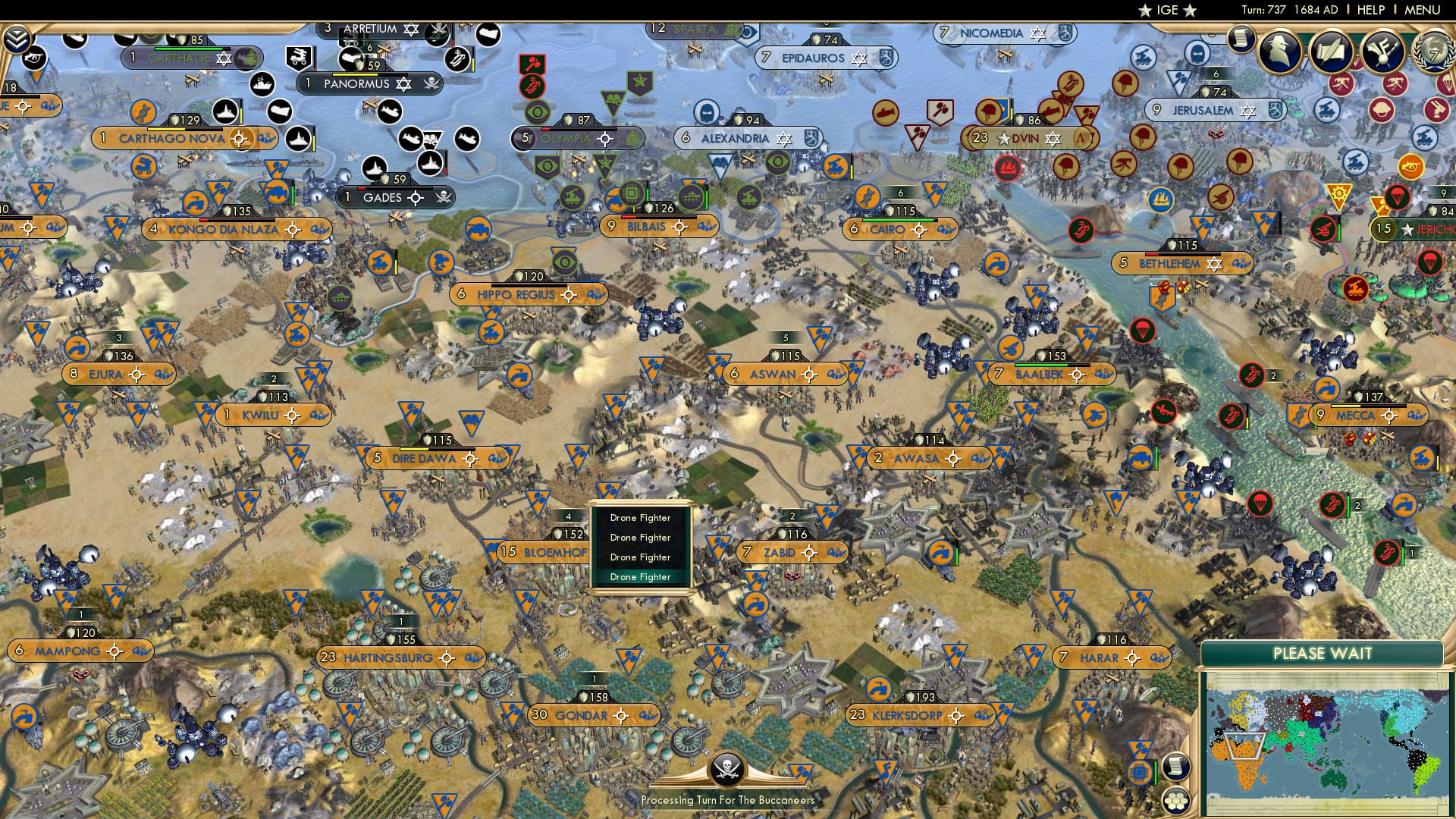Click the scroll icon above the bottom-right hexagon
This screenshot has width=1456, height=819.
pos(1176,767)
